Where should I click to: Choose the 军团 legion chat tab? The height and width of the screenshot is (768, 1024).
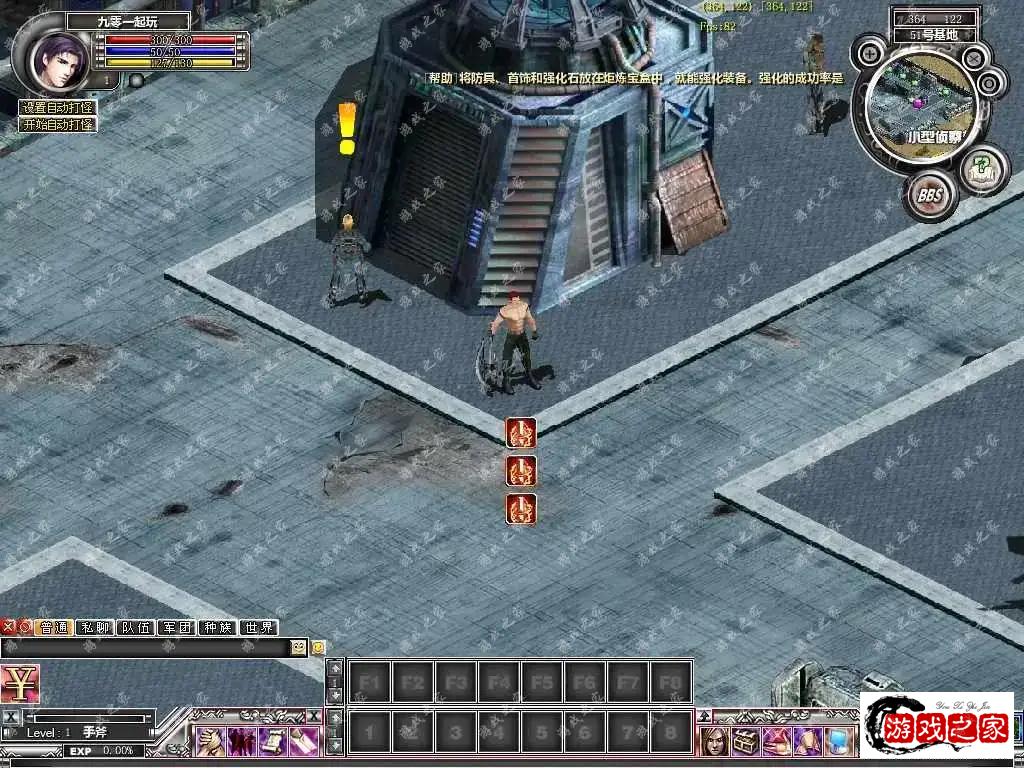click(176, 628)
